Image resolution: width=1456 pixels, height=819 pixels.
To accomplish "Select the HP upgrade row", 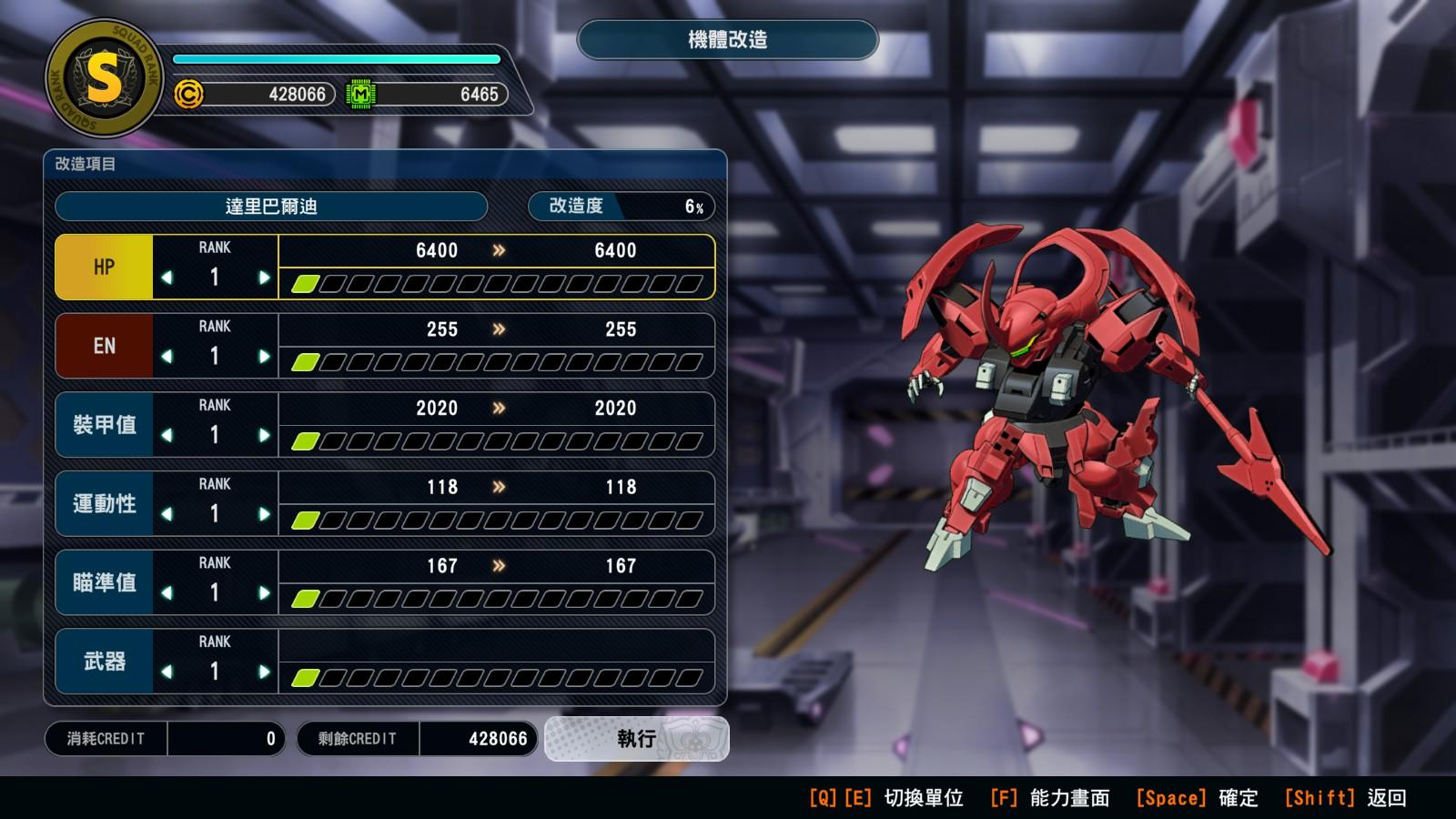I will coord(104,268).
